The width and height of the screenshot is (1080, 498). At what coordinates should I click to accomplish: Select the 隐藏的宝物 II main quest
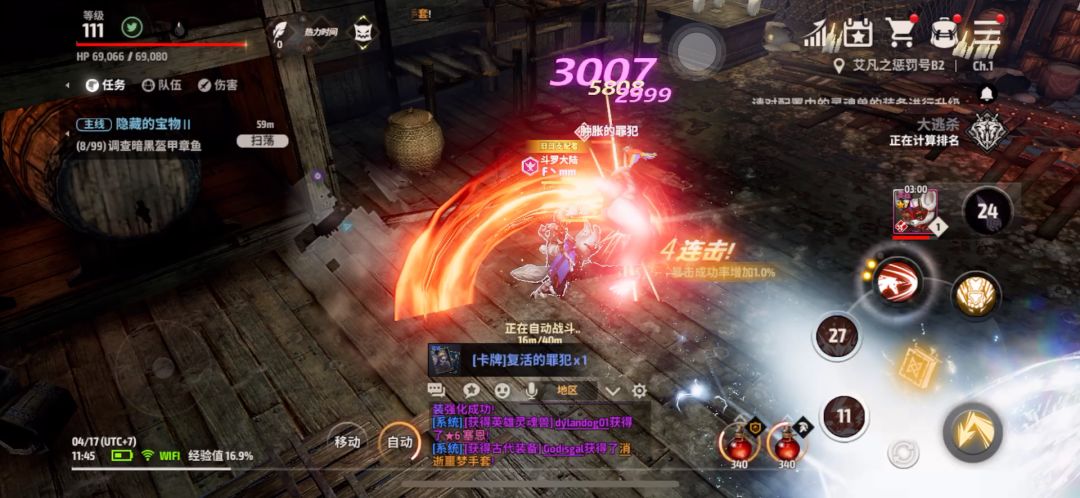click(x=140, y=124)
